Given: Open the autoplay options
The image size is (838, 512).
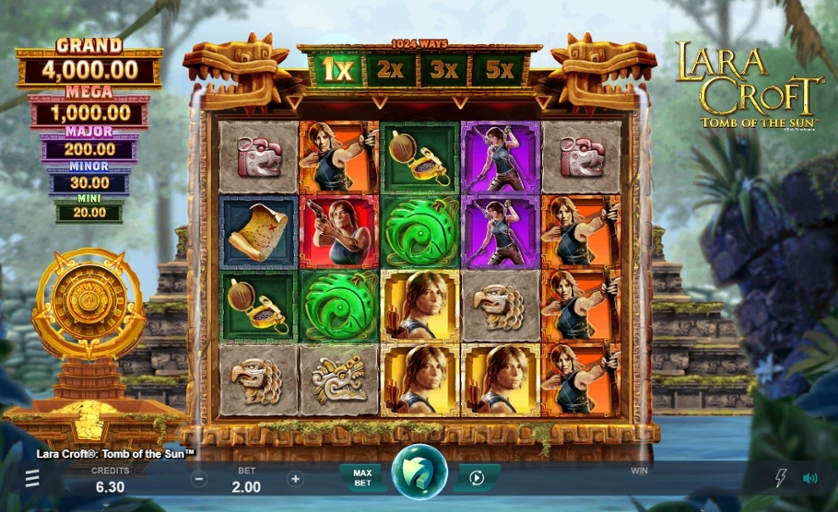Looking at the screenshot, I should (476, 478).
